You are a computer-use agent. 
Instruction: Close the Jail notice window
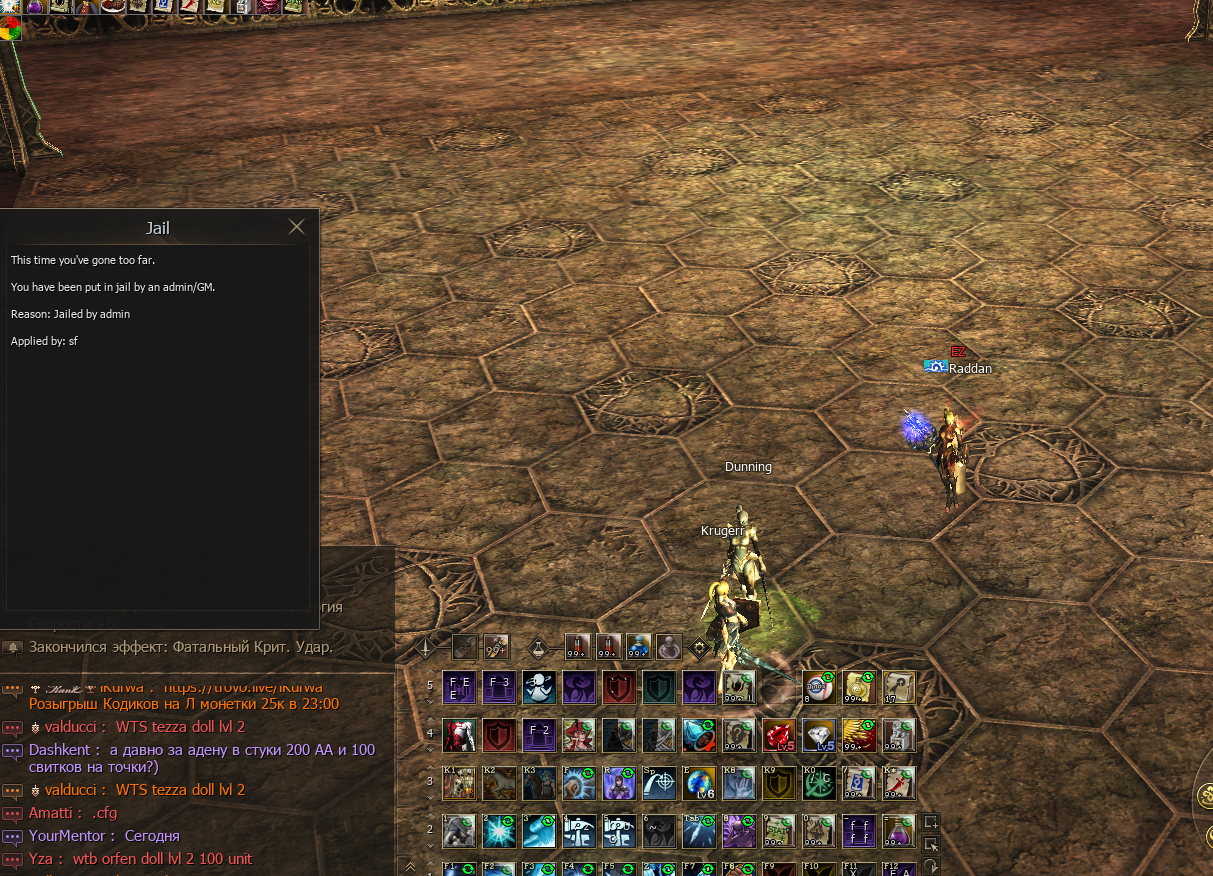click(296, 227)
